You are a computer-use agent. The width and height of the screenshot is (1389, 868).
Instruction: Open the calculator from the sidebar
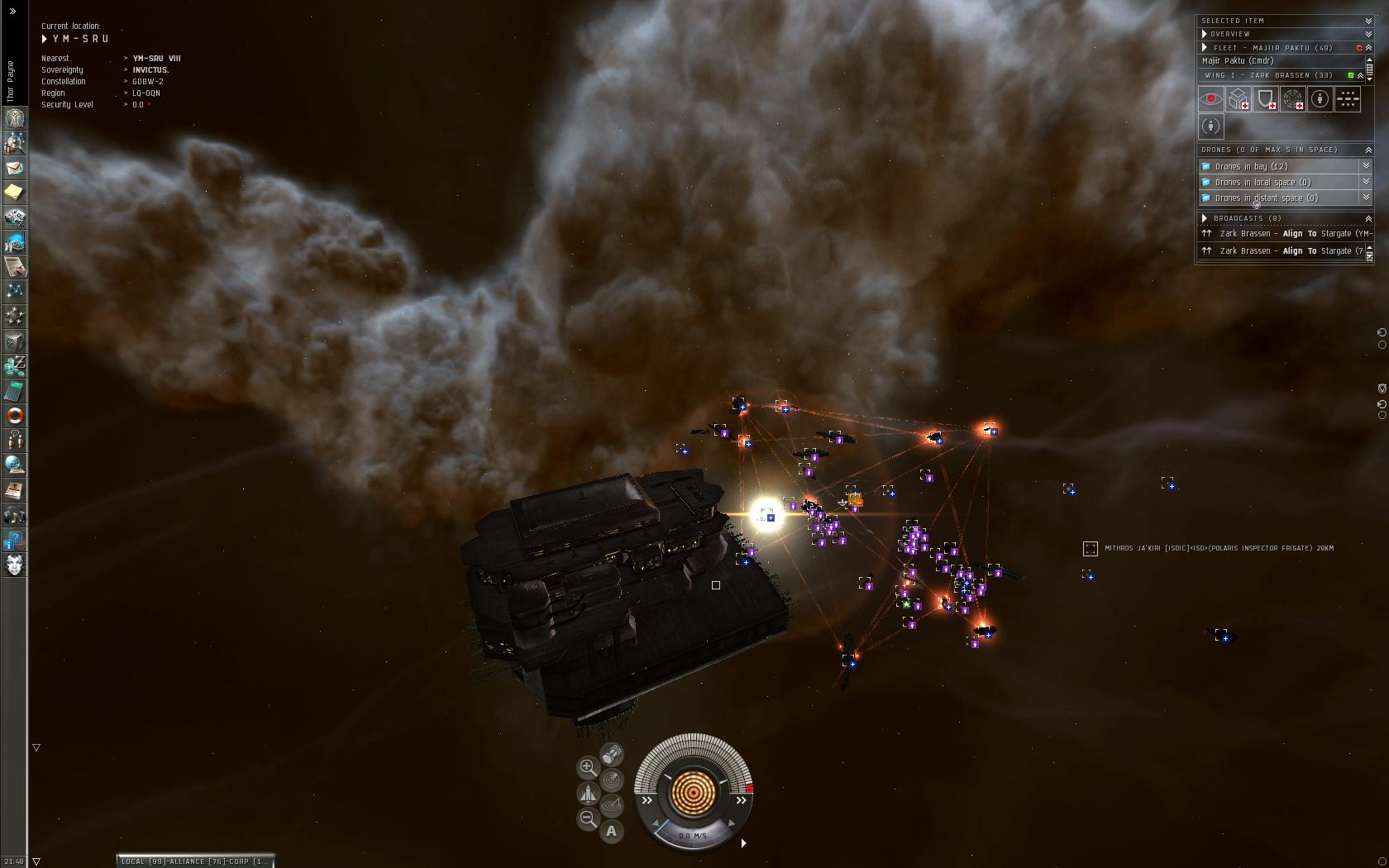(x=15, y=390)
